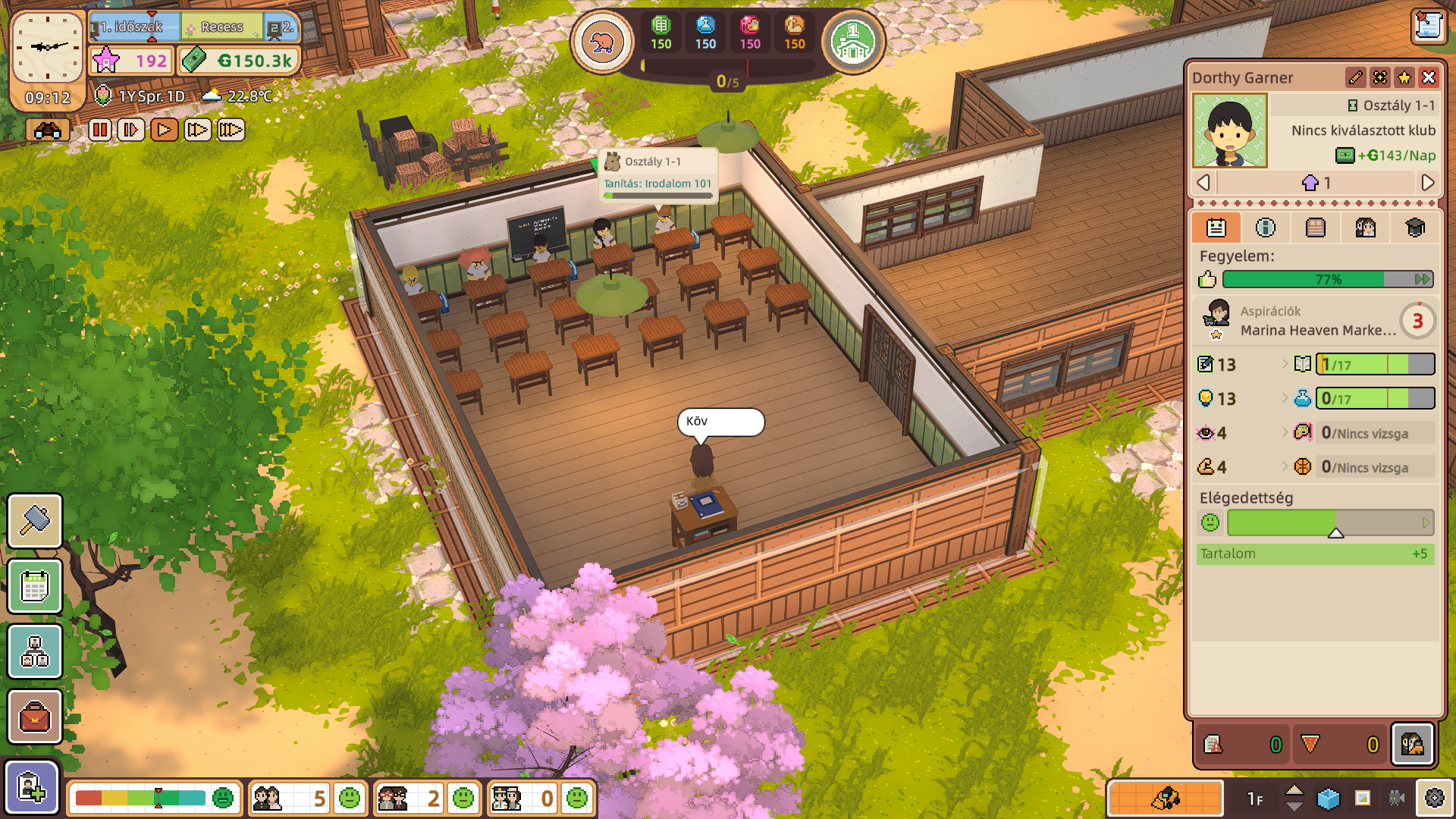1456x819 pixels.
Task: Go to the previous student with left arrow
Action: point(1203,183)
